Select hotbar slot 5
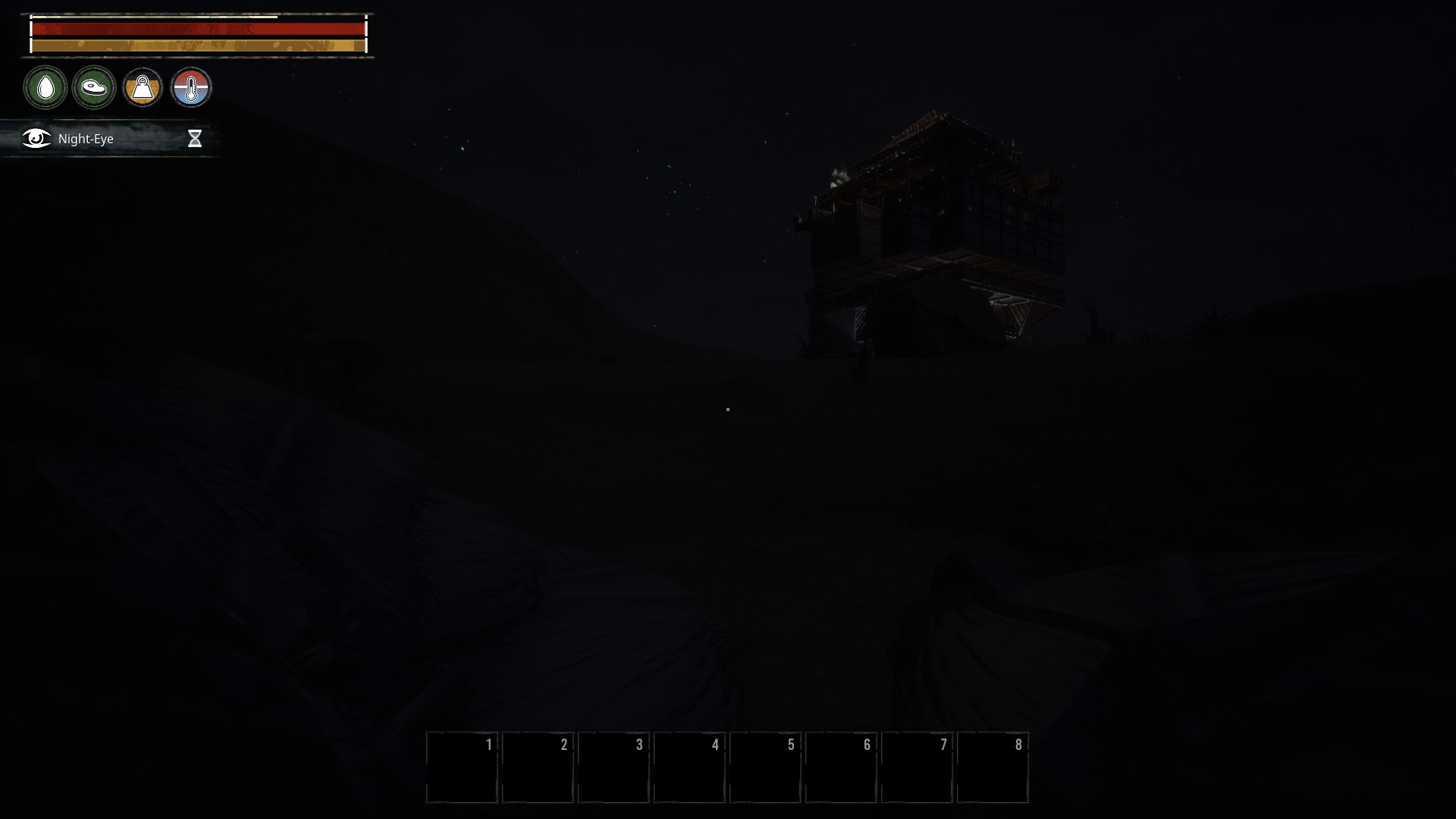 click(767, 767)
